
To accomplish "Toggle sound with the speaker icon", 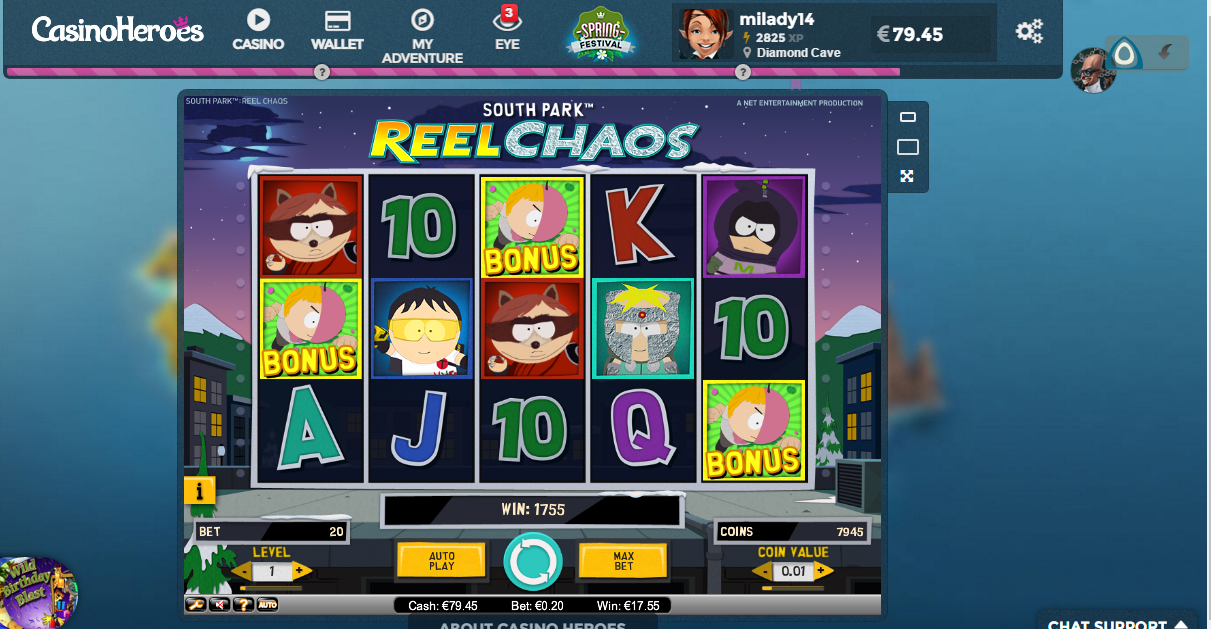I will [x=220, y=604].
